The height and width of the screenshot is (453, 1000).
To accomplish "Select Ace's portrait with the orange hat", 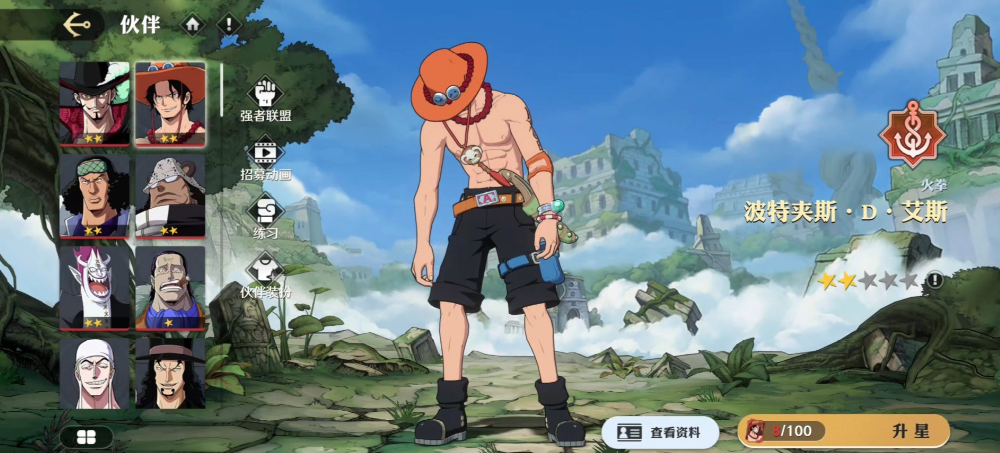I will point(170,103).
